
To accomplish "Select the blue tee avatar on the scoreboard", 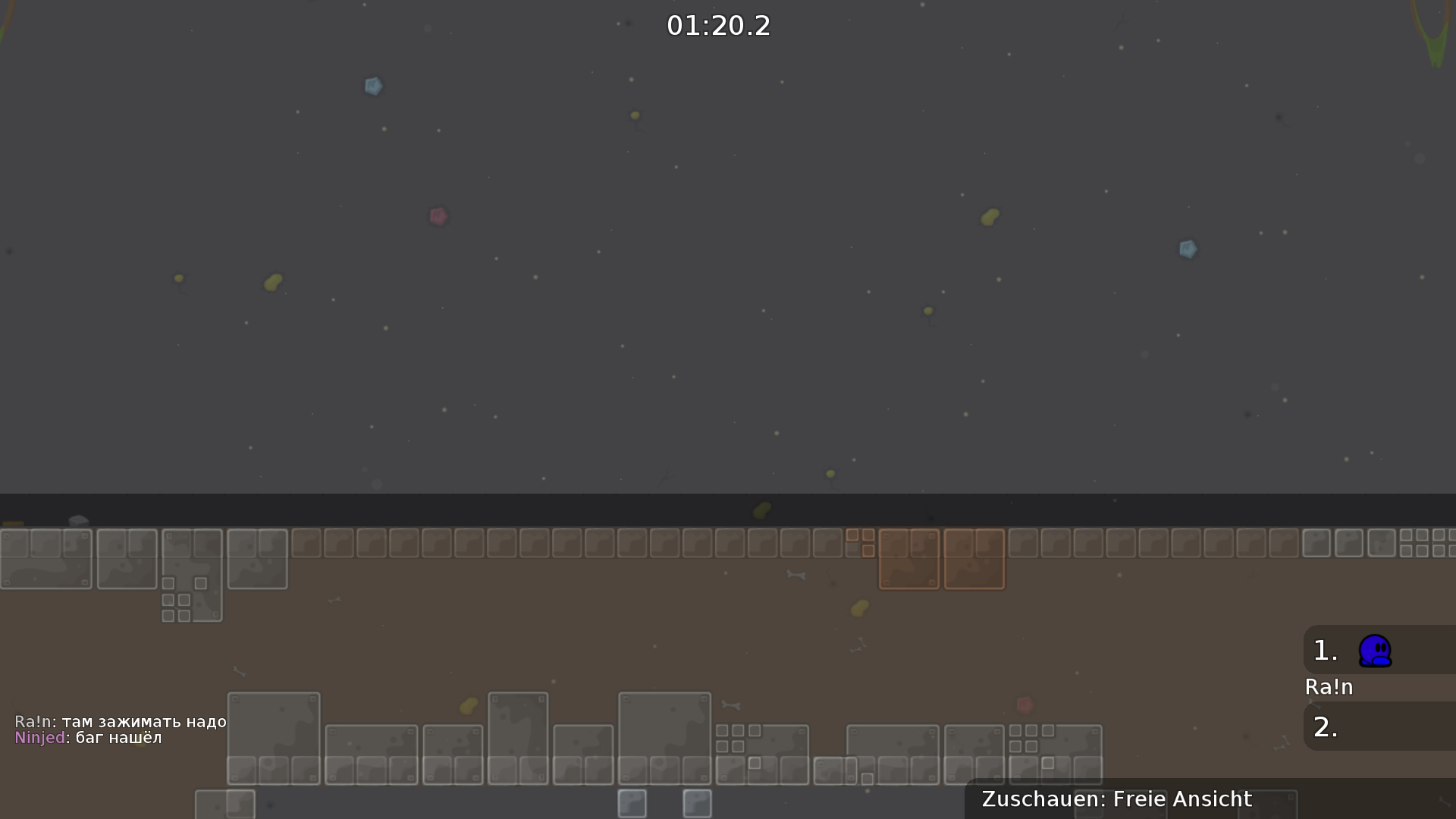I will click(1376, 651).
